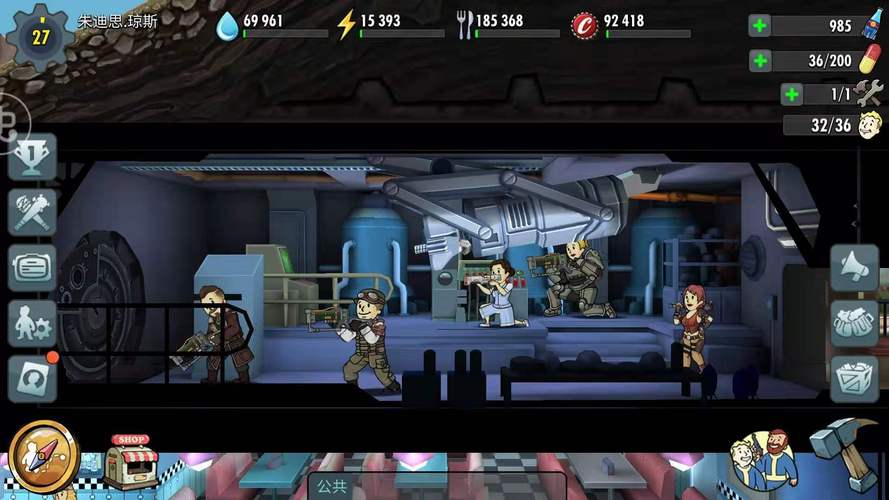Show the dweller count Vault Boy face
889x500 pixels.
click(x=870, y=126)
